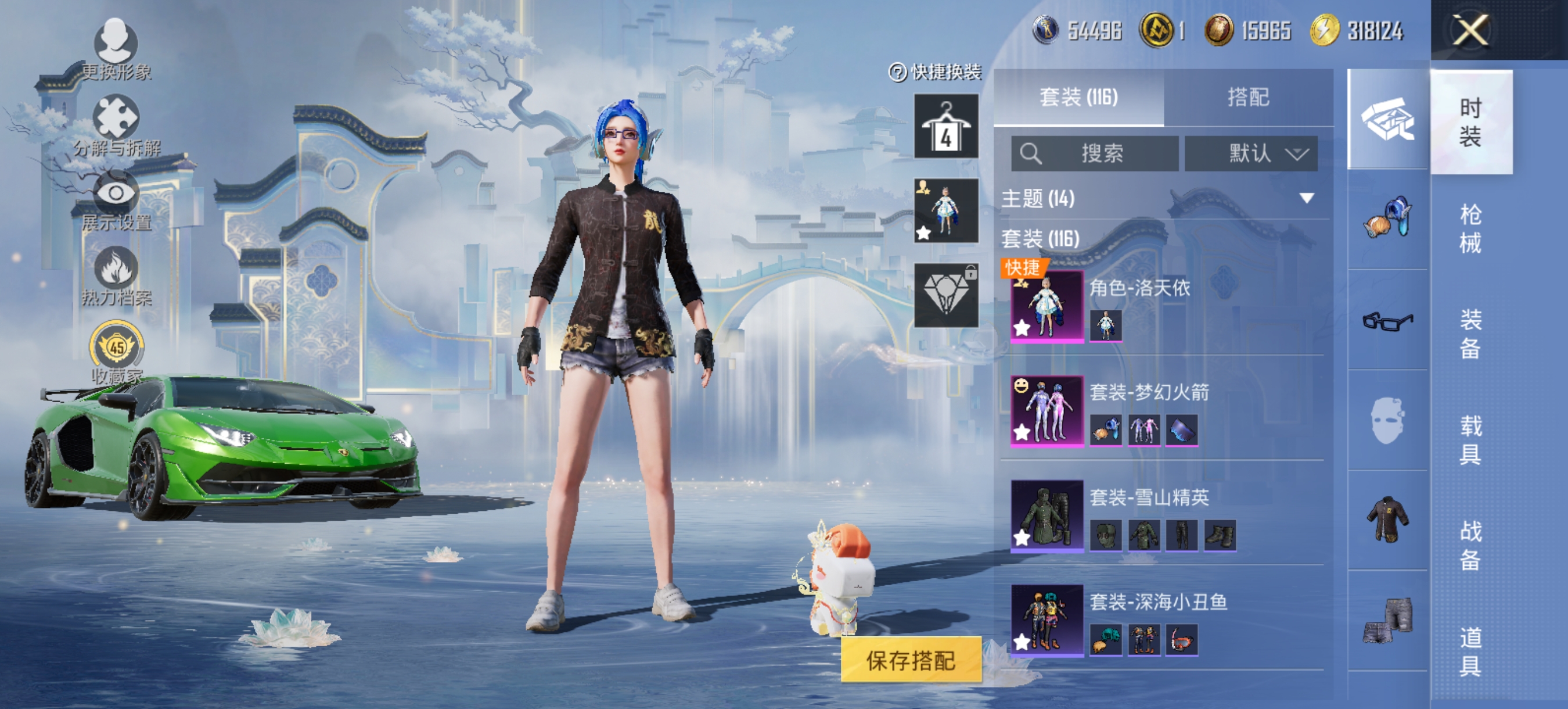1568x709 pixels.
Task: Open the 枪械 firearms category
Action: click(1470, 228)
